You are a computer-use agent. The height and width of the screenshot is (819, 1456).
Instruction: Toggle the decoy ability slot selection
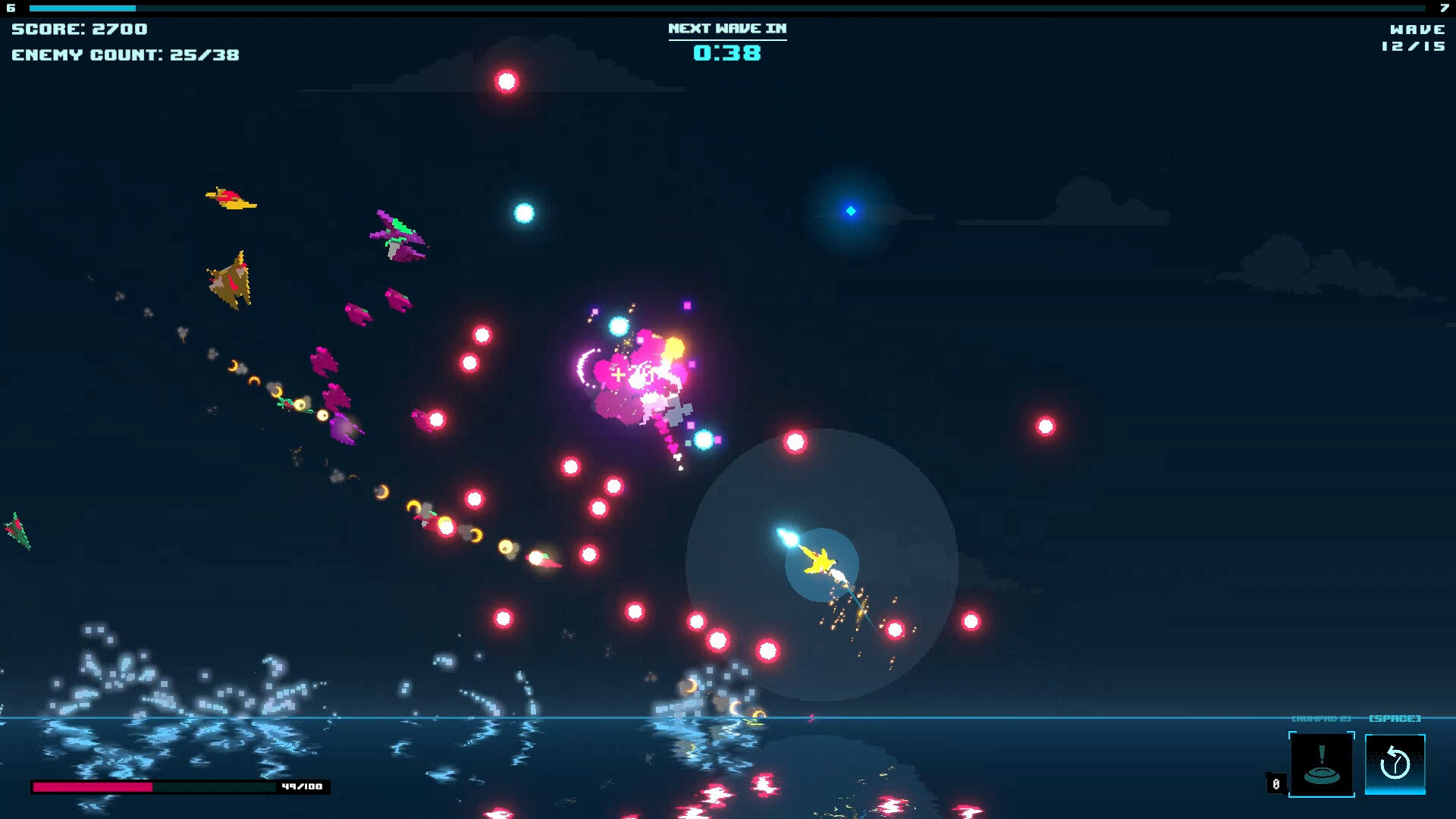[x=1323, y=764]
